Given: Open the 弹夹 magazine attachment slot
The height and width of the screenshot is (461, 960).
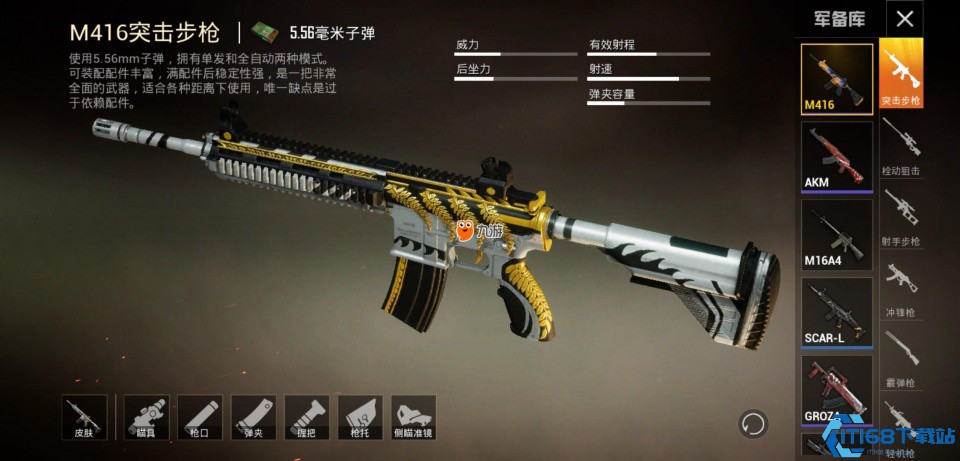Looking at the screenshot, I should [x=253, y=418].
